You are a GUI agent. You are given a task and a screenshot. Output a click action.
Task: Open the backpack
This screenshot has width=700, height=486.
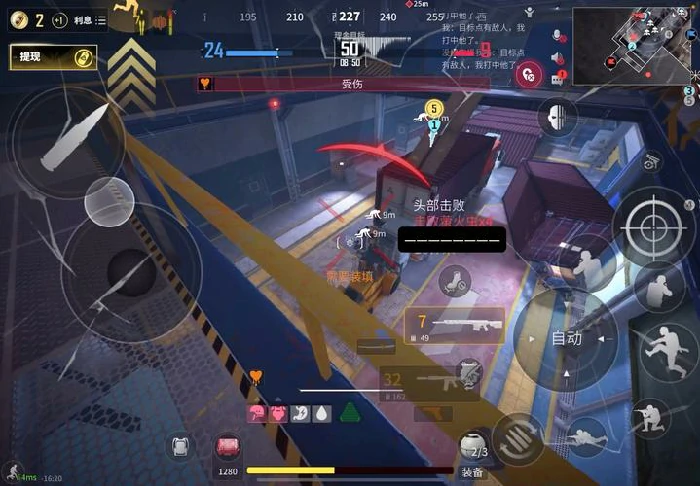pyautogui.click(x=181, y=447)
